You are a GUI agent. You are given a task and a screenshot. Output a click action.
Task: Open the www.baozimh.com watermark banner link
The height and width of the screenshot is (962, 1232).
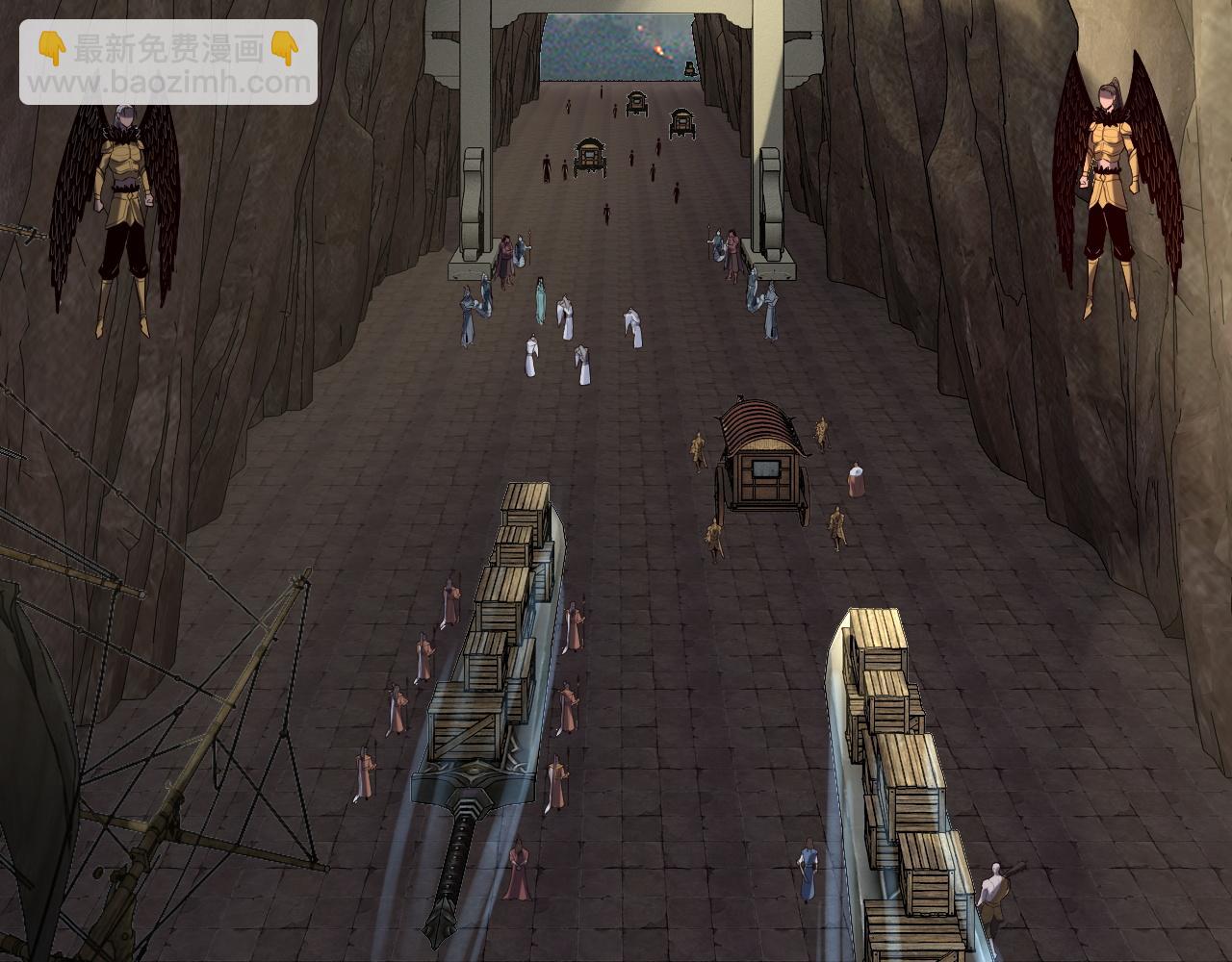168,63
